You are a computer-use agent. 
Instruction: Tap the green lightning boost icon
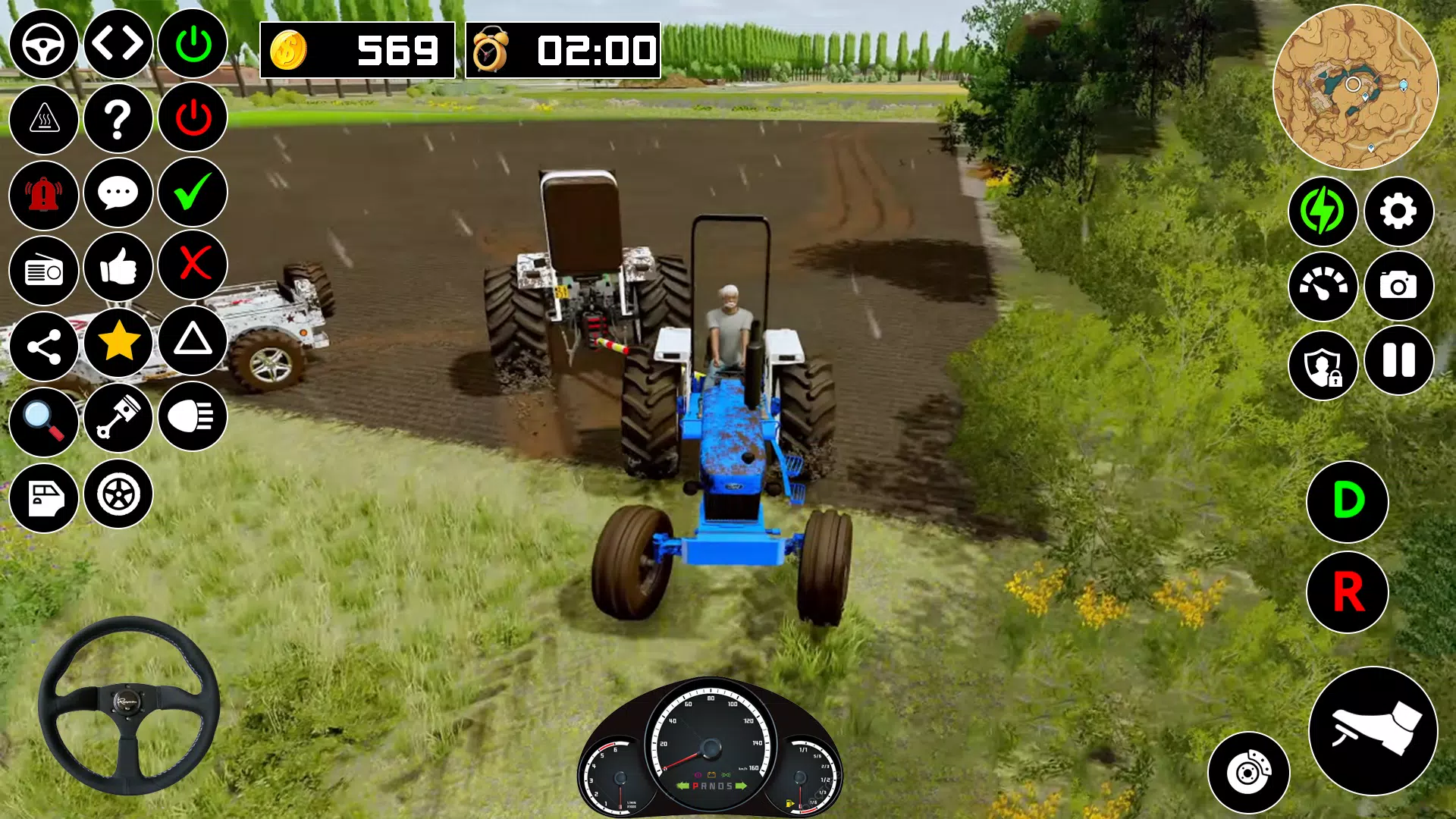click(x=1324, y=213)
